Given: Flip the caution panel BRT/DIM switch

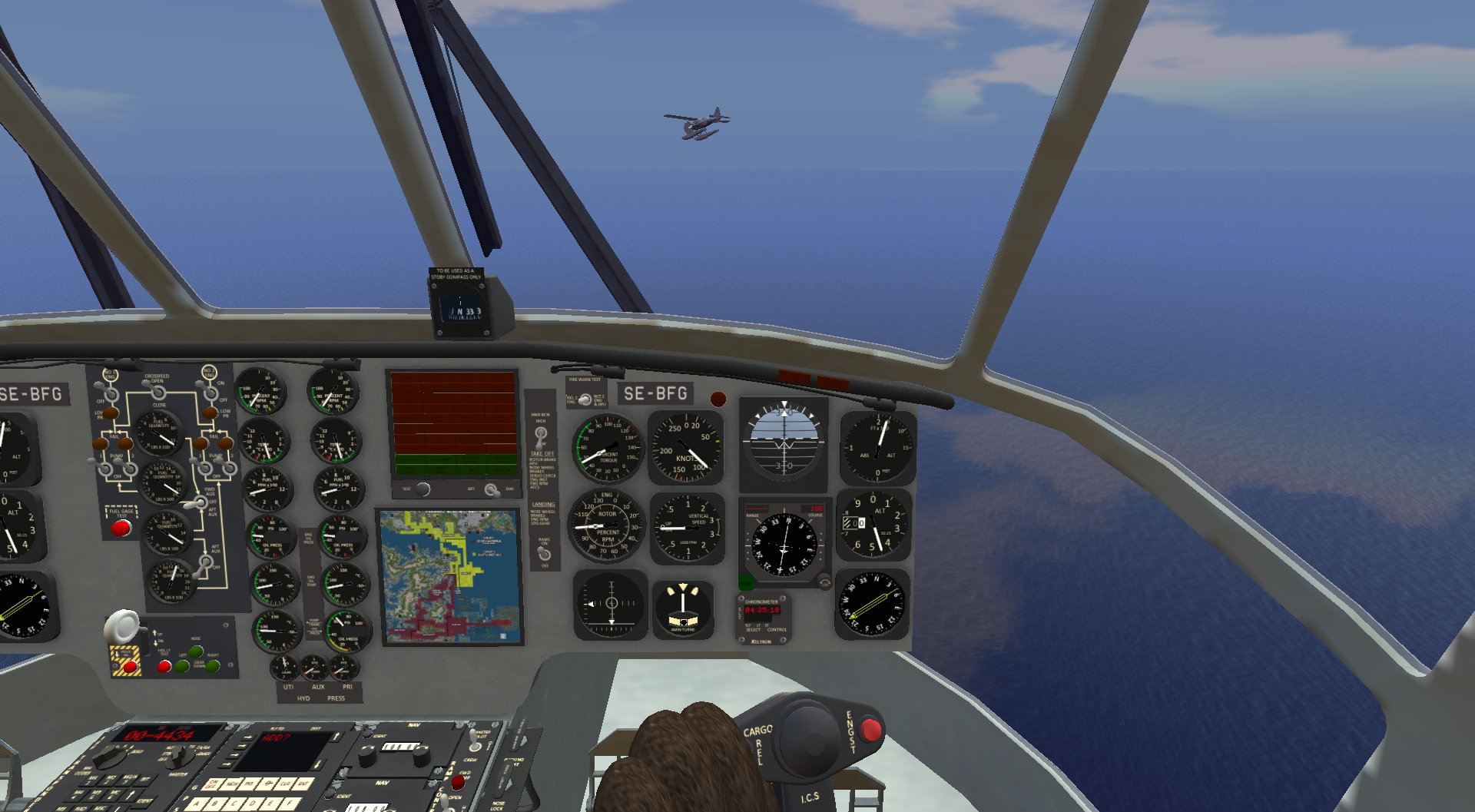Looking at the screenshot, I should 491,489.
